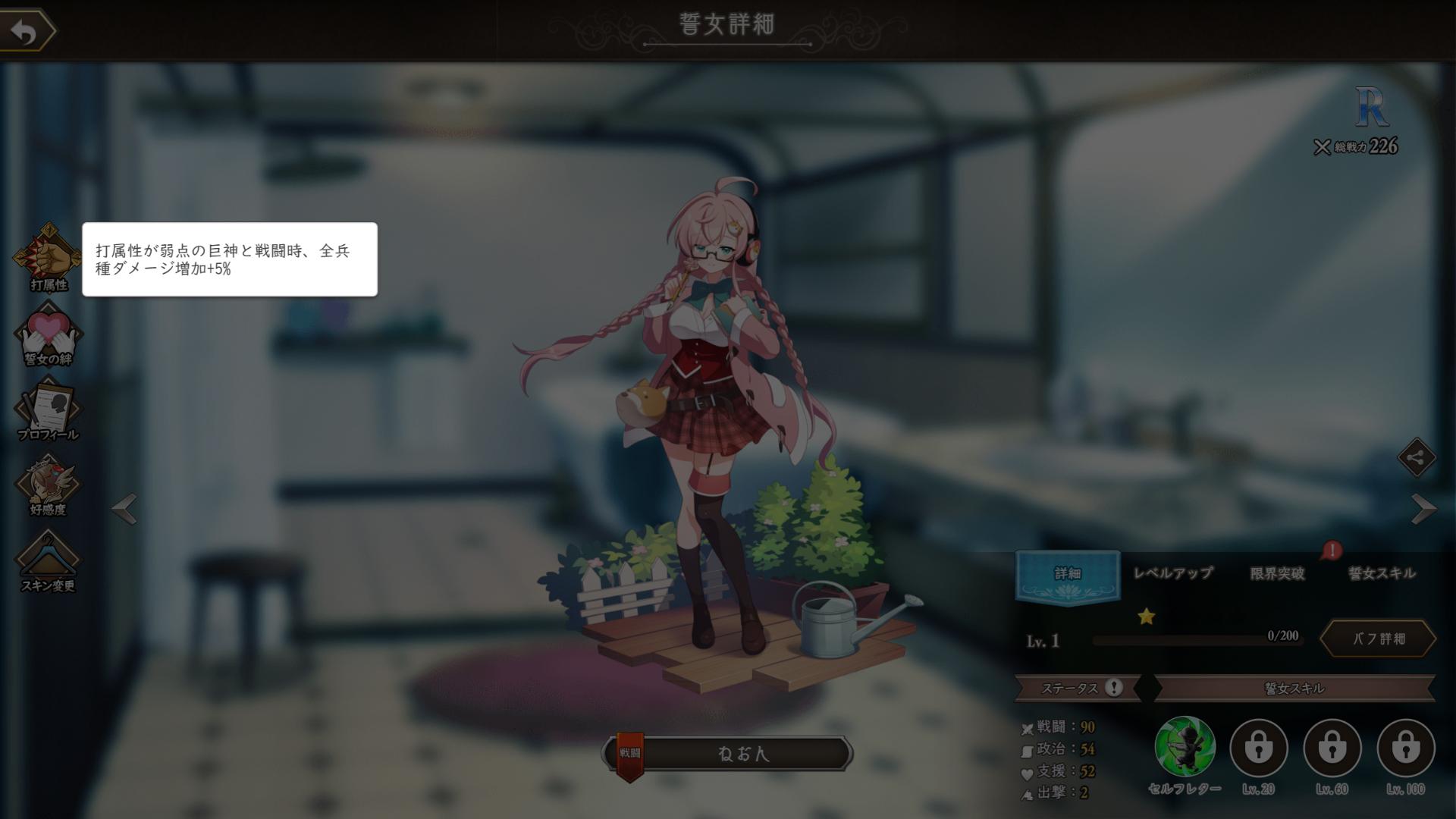Show the next character with right arrow
The height and width of the screenshot is (819, 1456).
(x=1423, y=508)
